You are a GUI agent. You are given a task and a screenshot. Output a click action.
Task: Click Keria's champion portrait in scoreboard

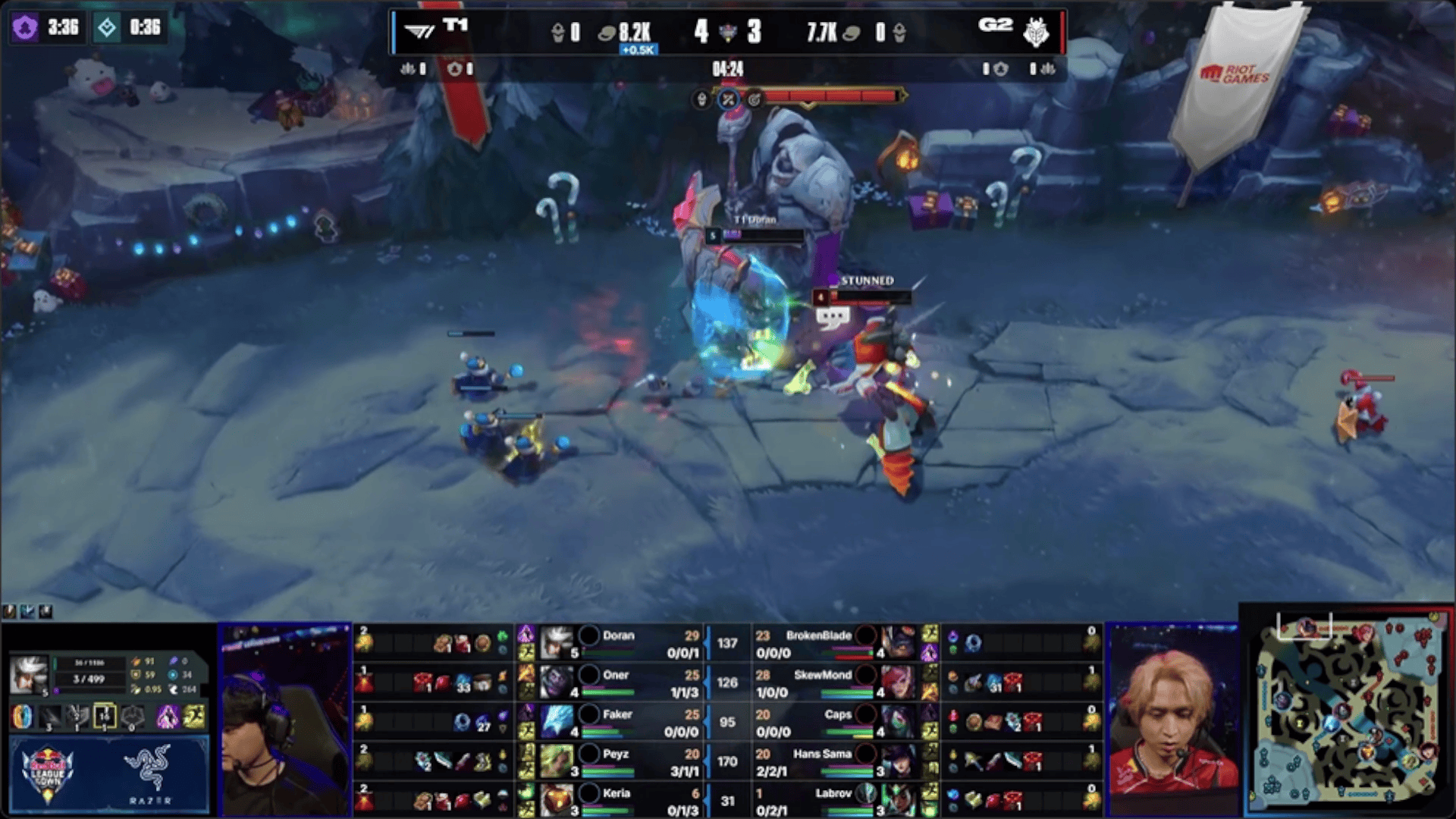point(557,800)
